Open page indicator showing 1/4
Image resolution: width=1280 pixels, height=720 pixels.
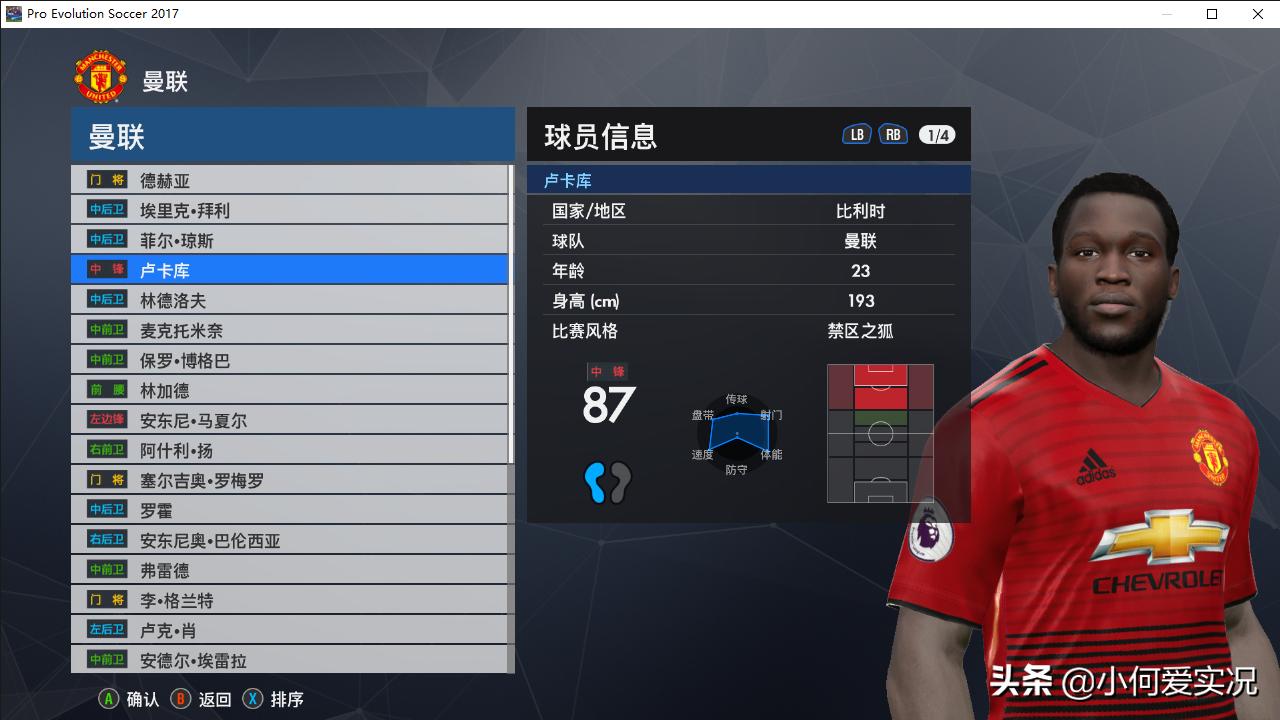(x=936, y=134)
